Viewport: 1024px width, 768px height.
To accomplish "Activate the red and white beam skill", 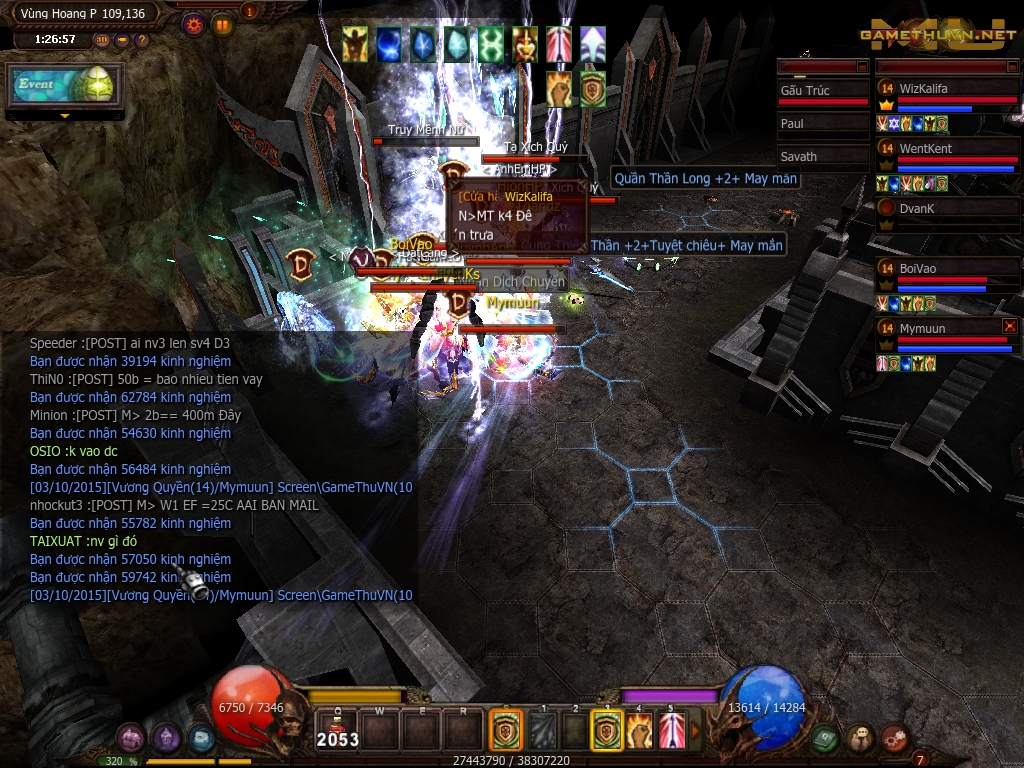I will coord(672,731).
